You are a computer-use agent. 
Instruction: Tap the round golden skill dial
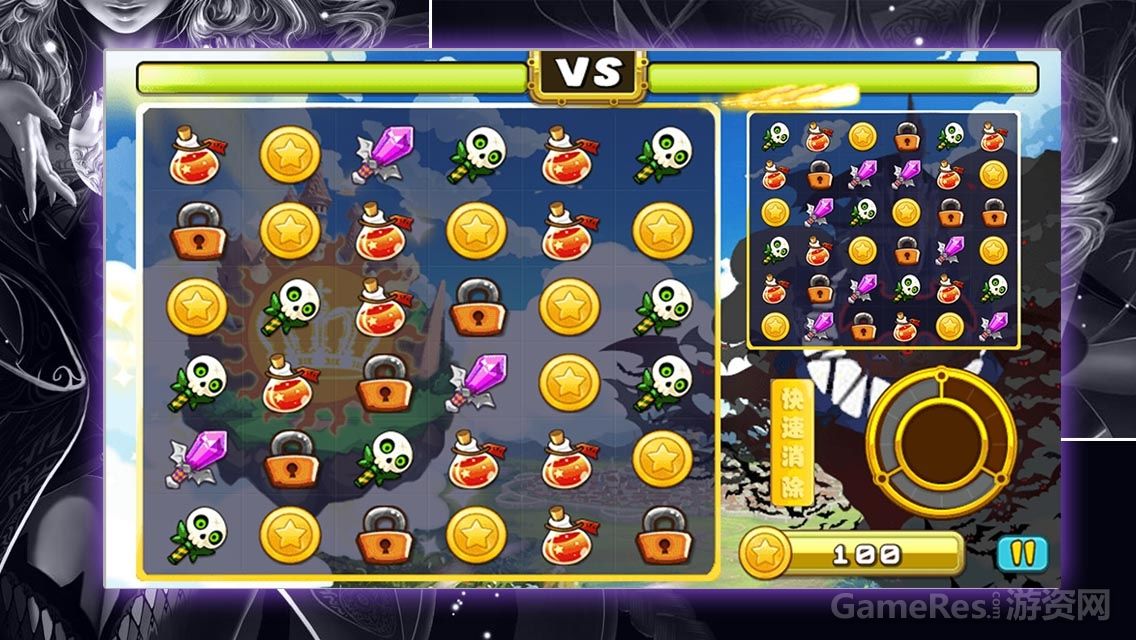(940, 441)
